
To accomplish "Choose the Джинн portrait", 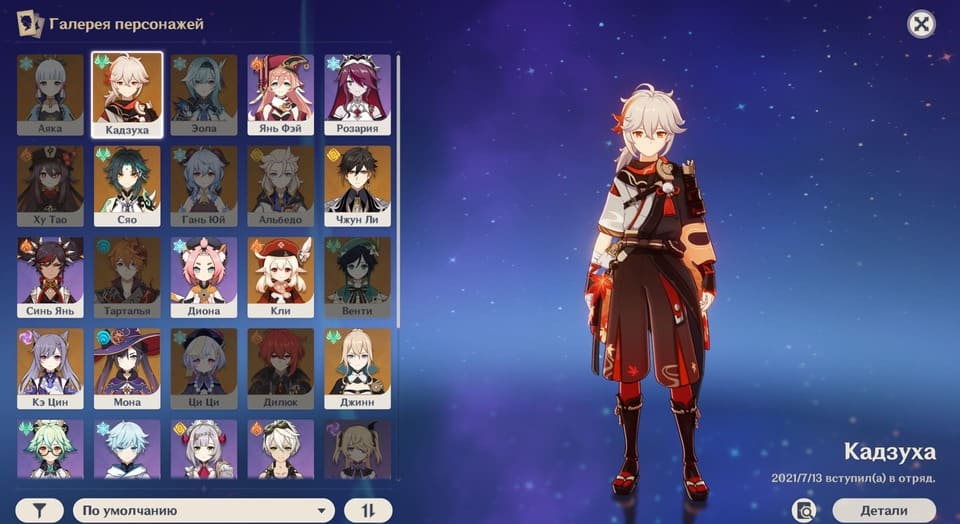I will (x=357, y=368).
